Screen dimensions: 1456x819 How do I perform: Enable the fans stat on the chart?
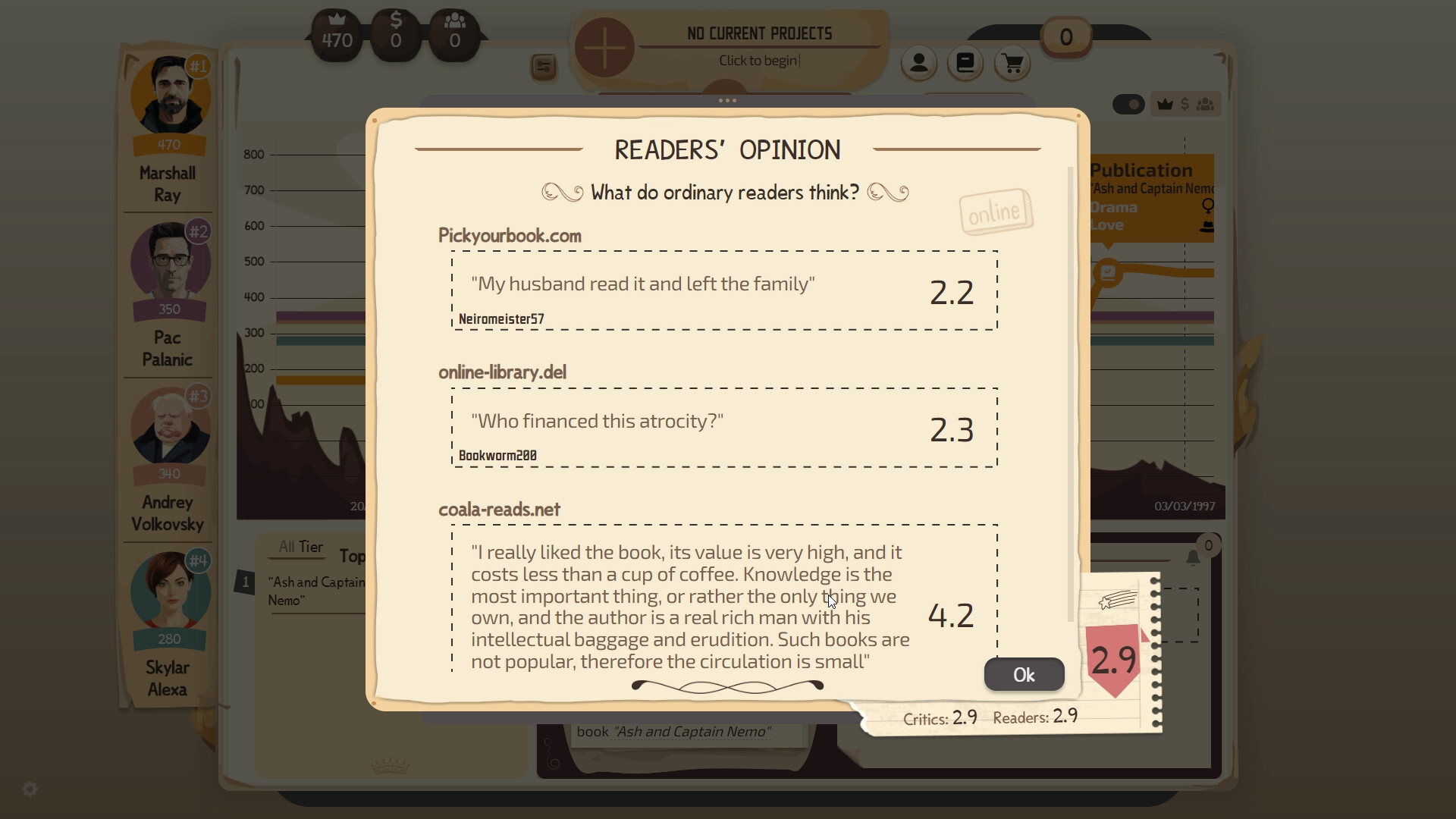[1206, 104]
